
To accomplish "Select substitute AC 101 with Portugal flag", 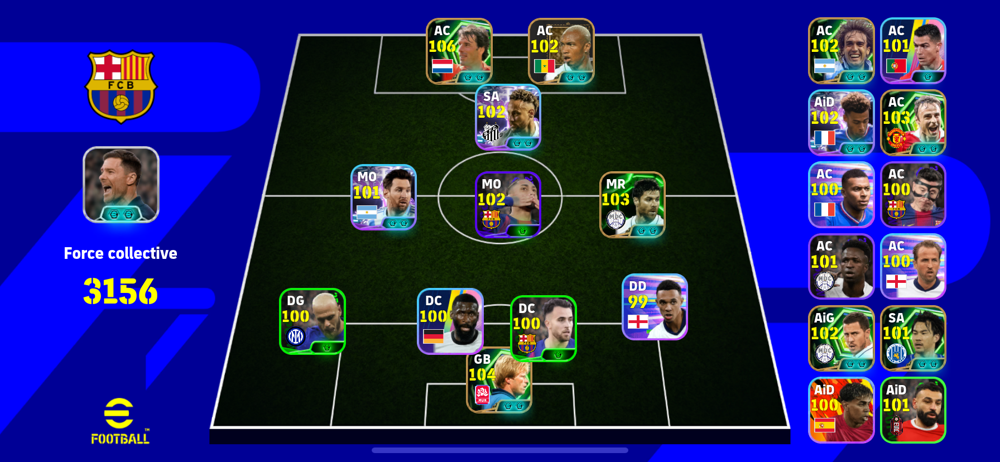I will pos(912,50).
